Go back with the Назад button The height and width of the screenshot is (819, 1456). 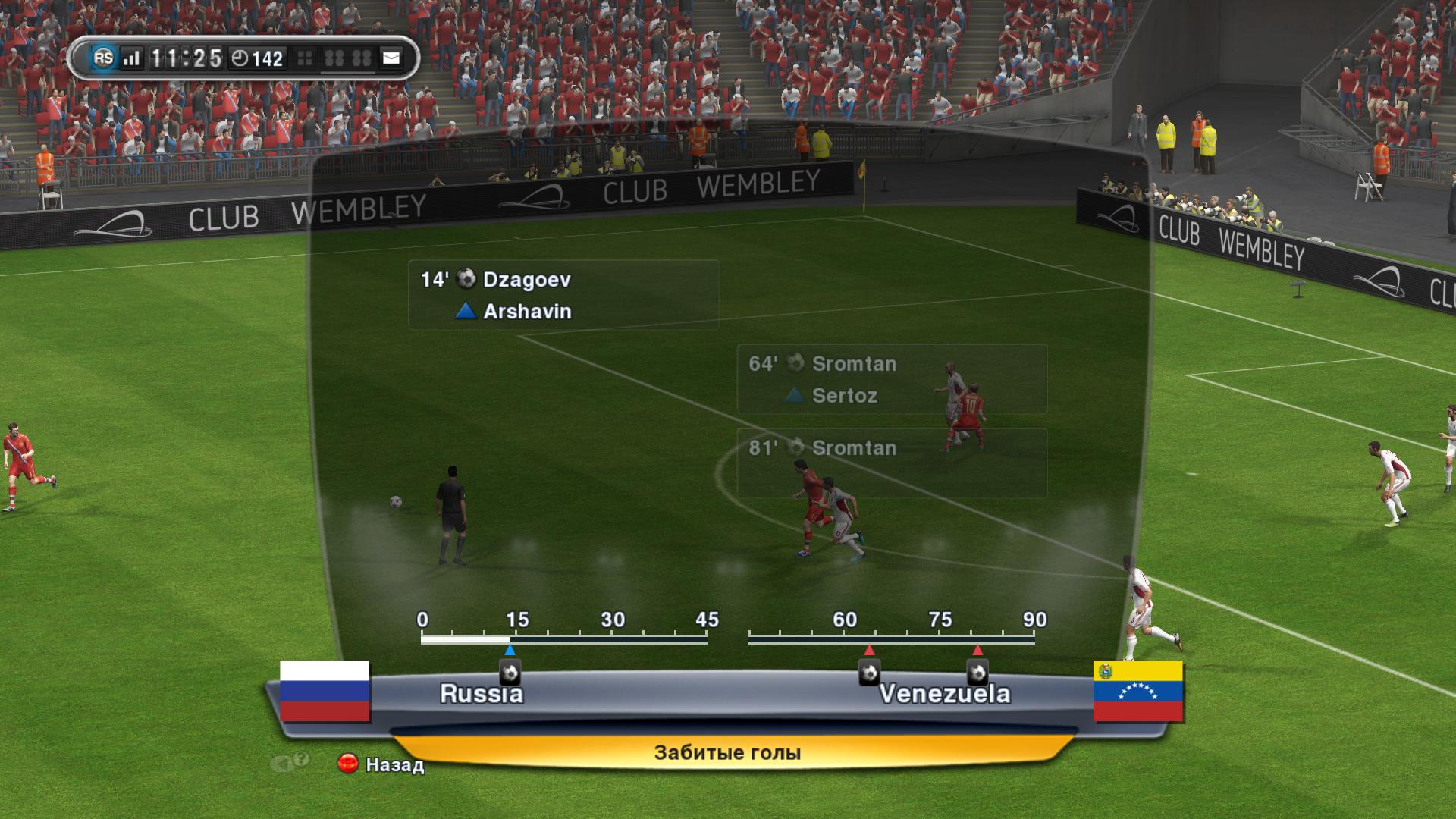[x=381, y=764]
